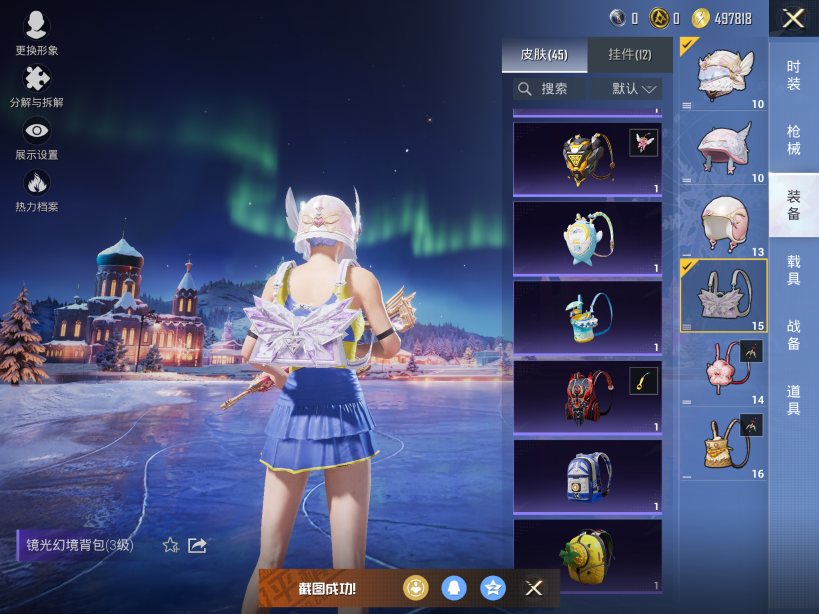Choose the red demon mask backpack skin
The height and width of the screenshot is (614, 819).
(587, 397)
